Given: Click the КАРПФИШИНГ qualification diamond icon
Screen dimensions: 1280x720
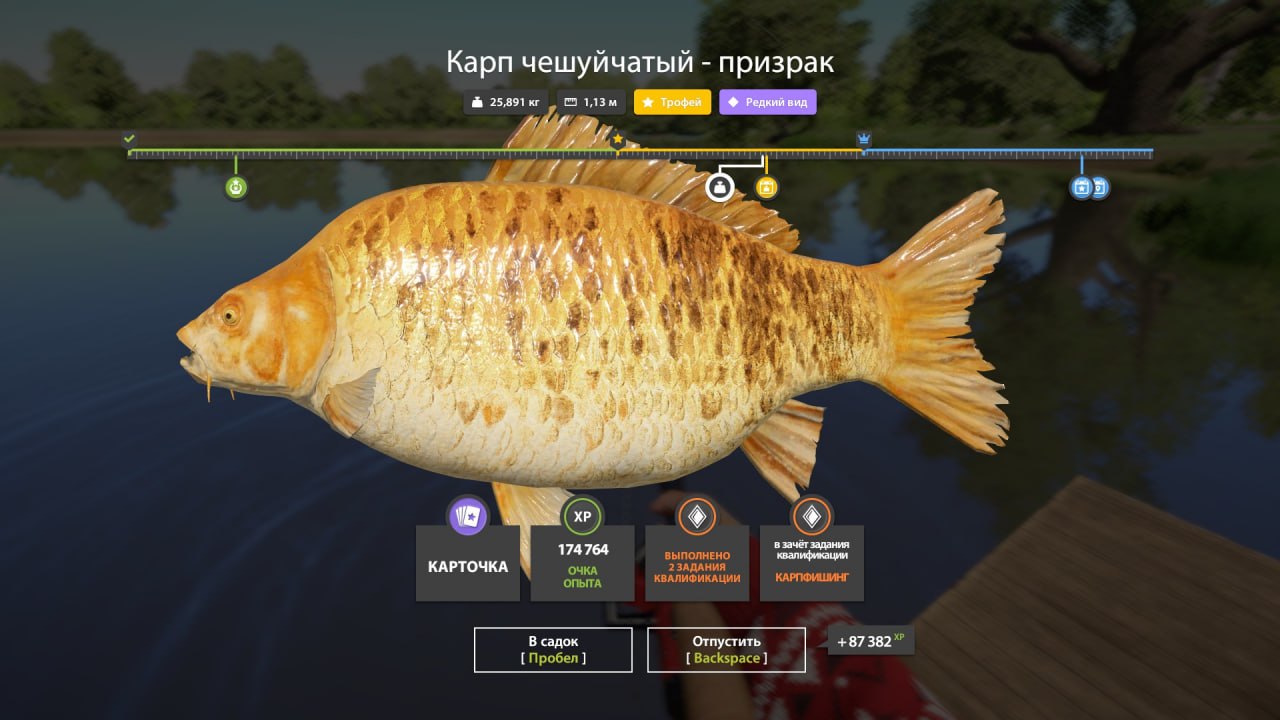Looking at the screenshot, I should click(811, 517).
